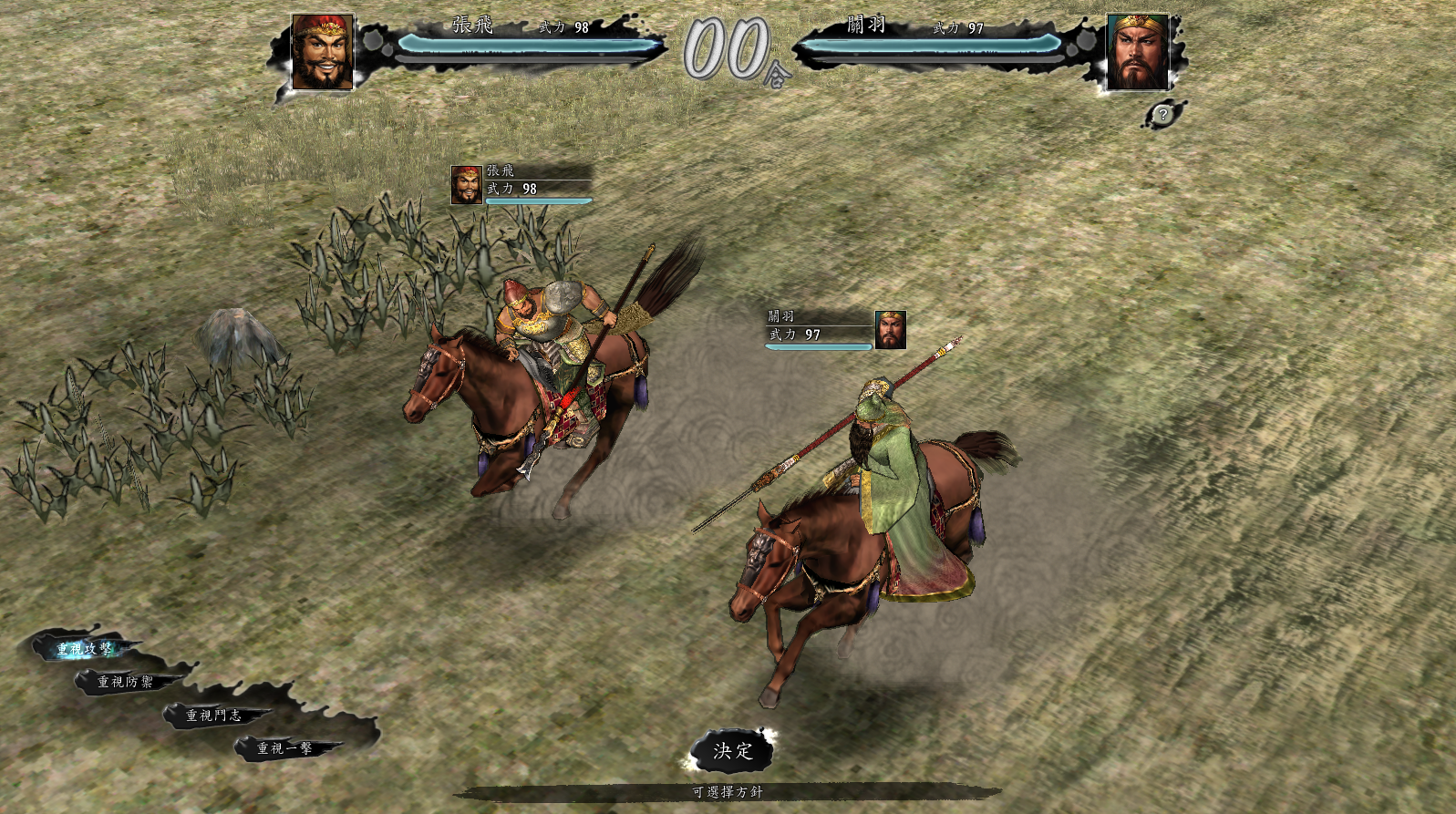Pick the 重視鬥志 fighting-spirit tactic
The width and height of the screenshot is (1456, 814).
pos(214,716)
